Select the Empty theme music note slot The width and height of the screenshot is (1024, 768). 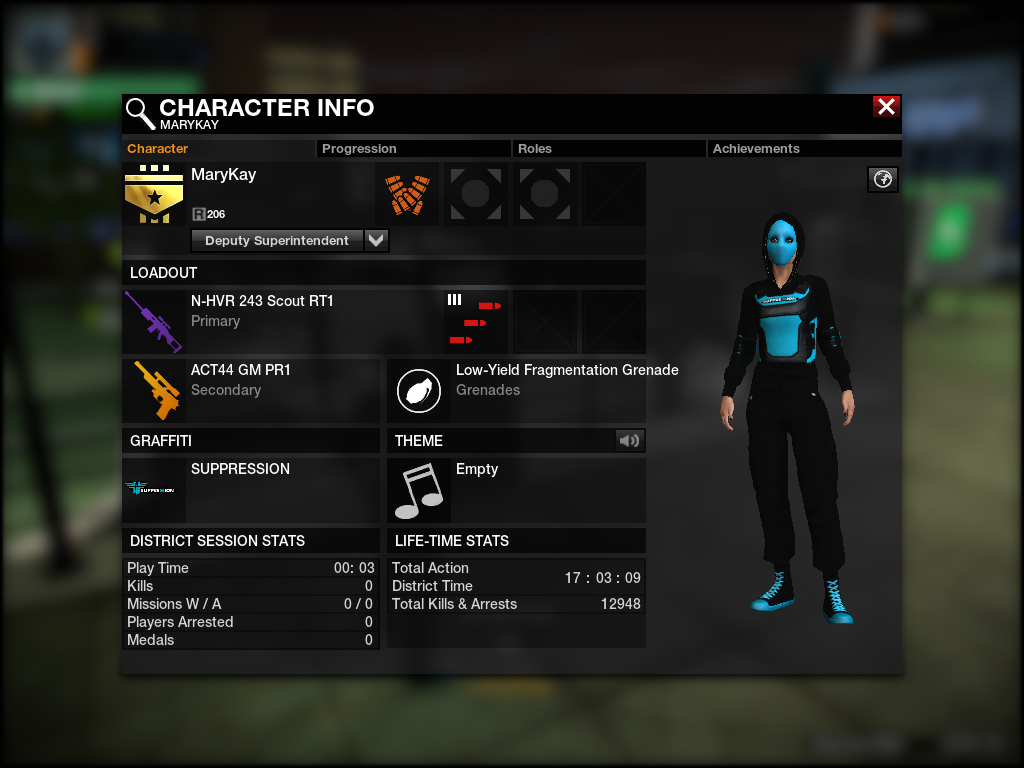coord(419,489)
